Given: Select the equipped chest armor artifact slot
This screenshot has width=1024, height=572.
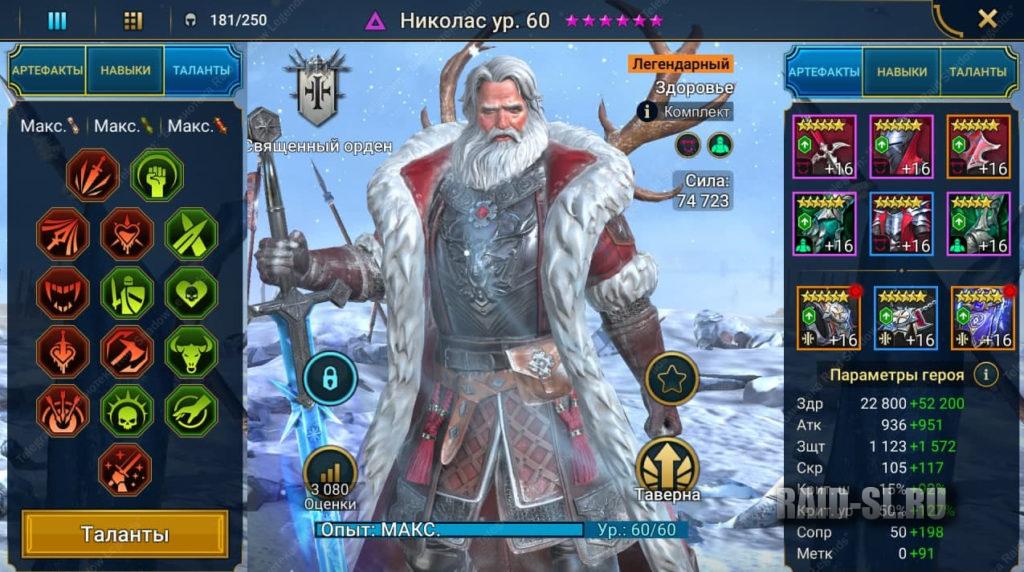Looking at the screenshot, I should click(901, 223).
